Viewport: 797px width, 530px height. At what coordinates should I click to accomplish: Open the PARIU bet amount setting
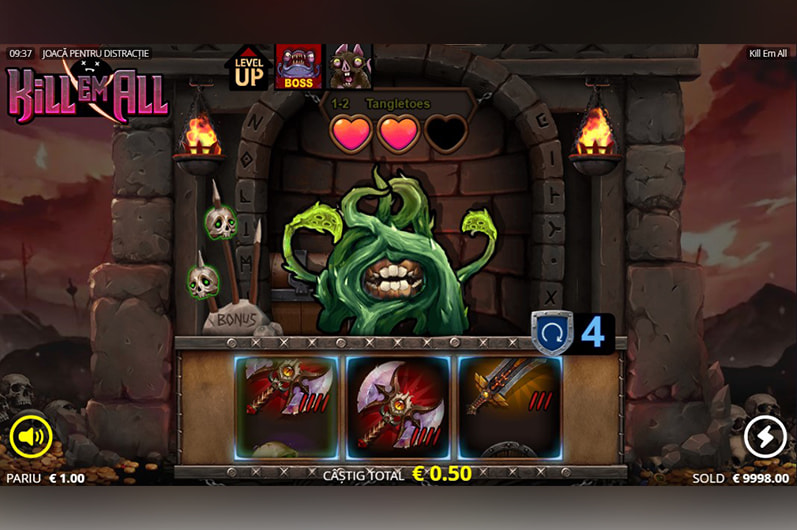pyautogui.click(x=46, y=478)
